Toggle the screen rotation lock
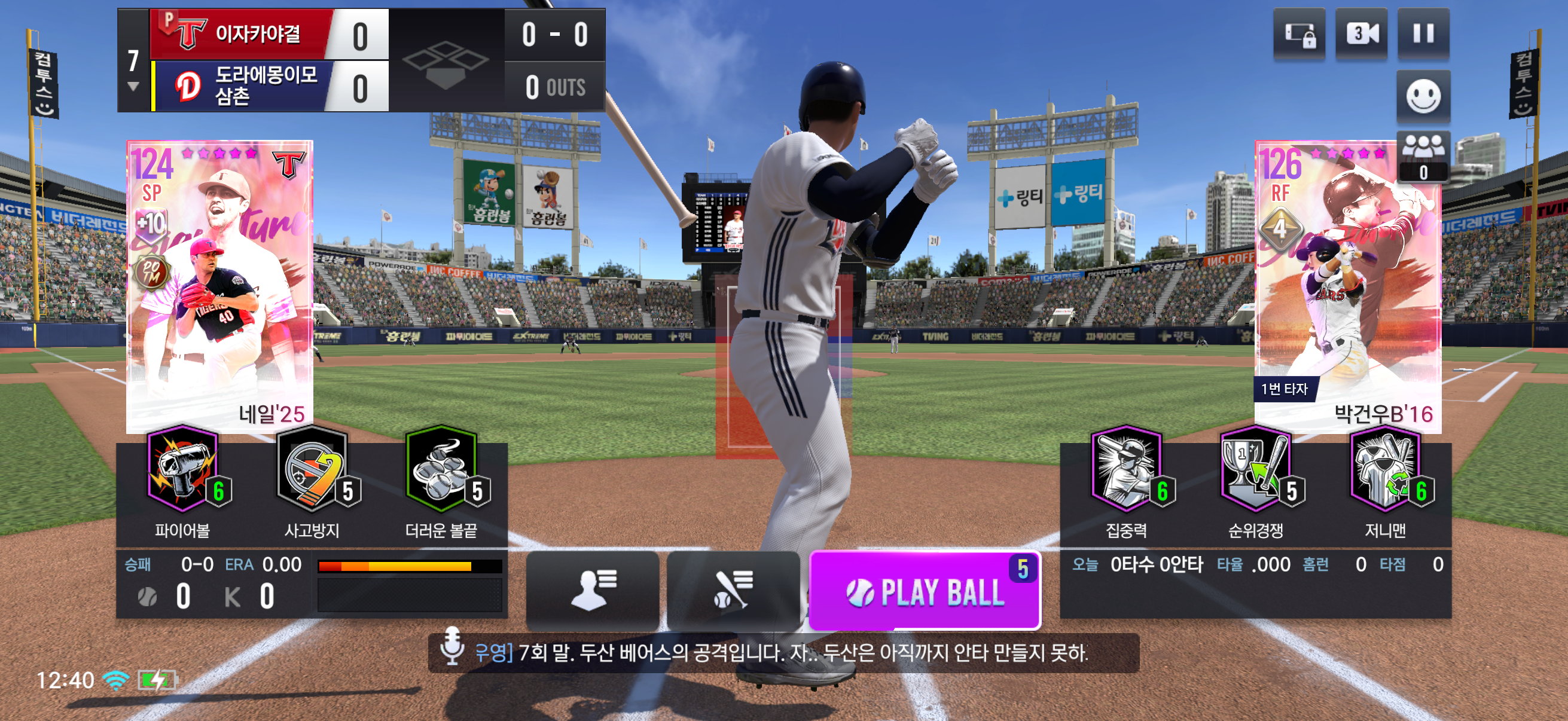Screen dimensions: 1568x721 click(1299, 33)
